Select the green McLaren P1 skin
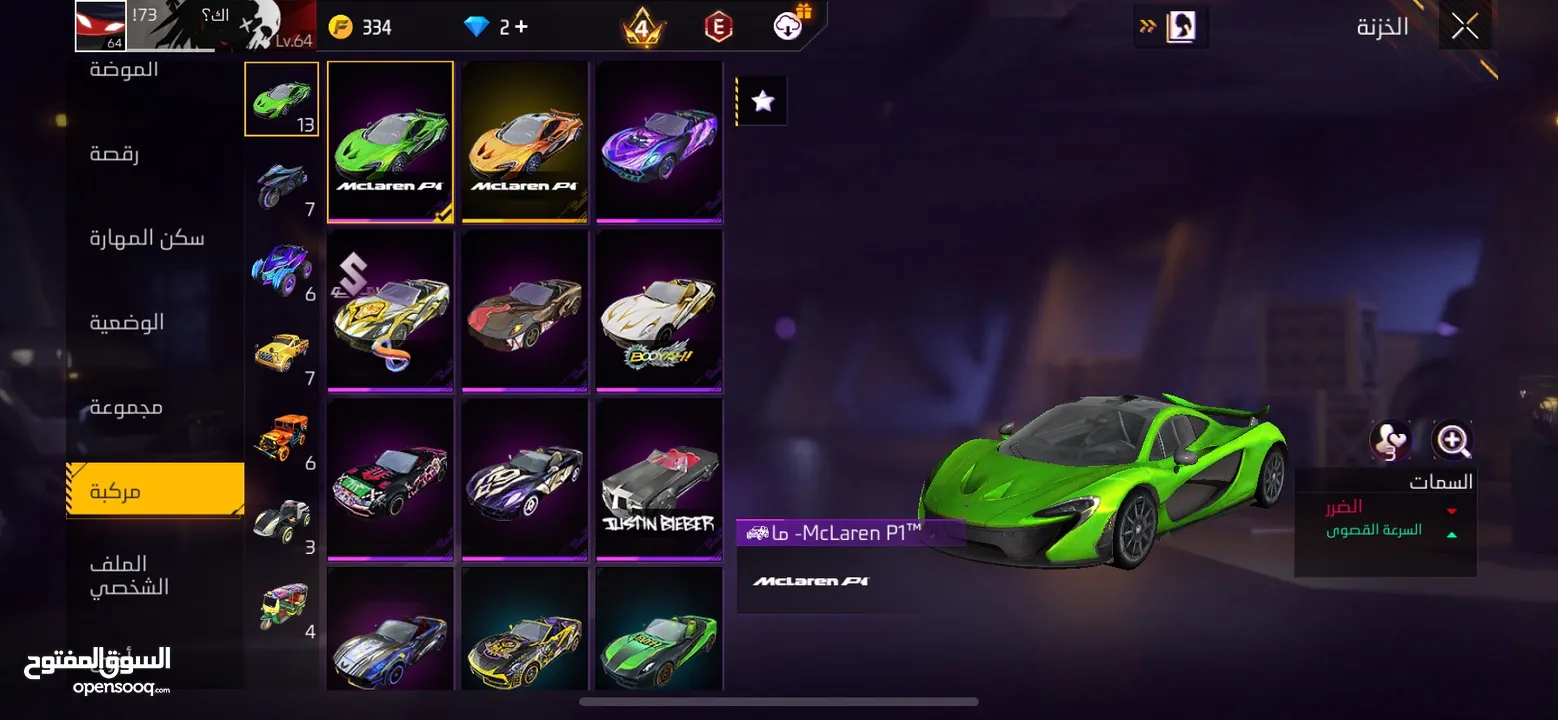The width and height of the screenshot is (1558, 720). click(x=390, y=141)
